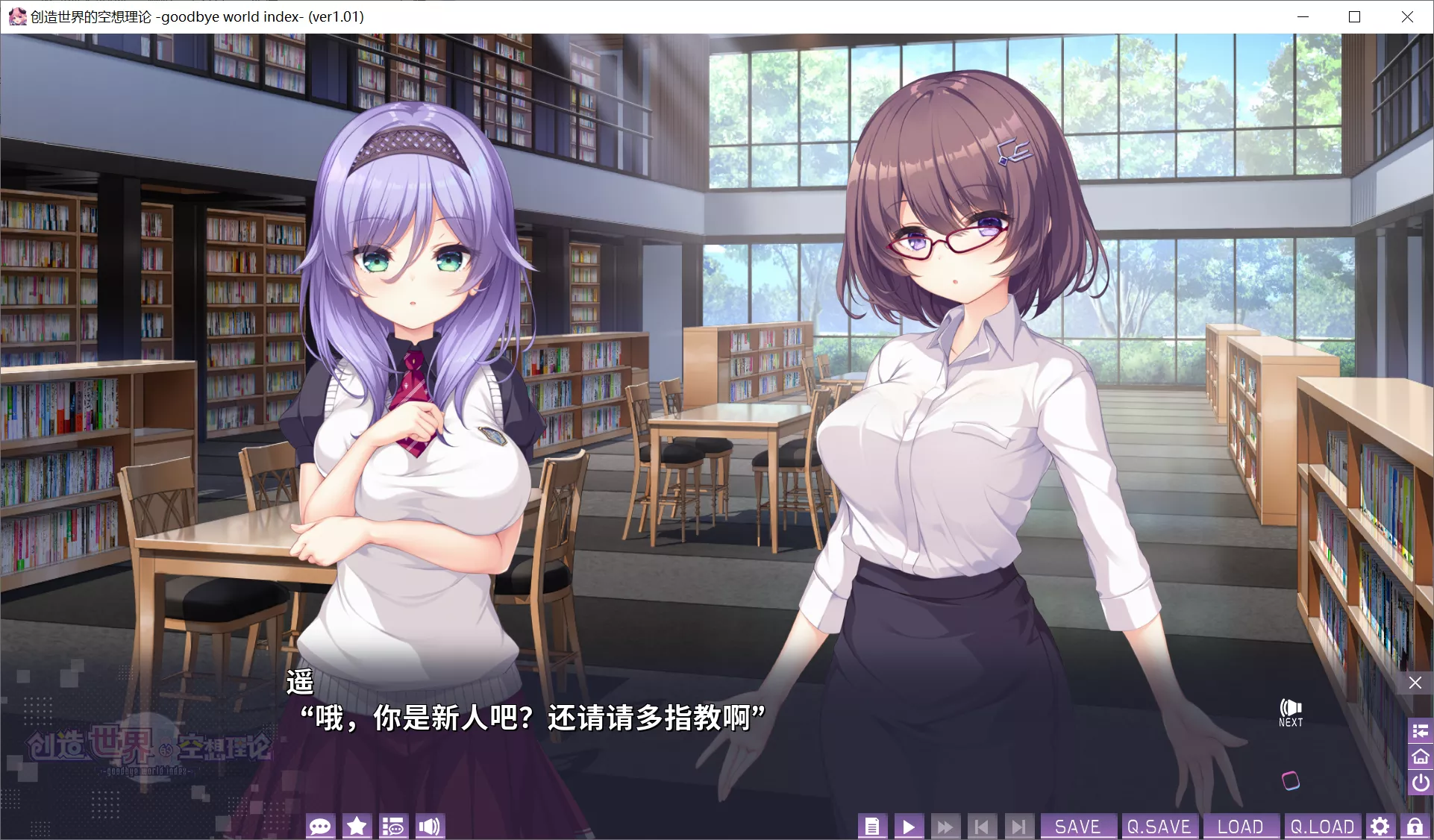Toggle auto-play mode with play icon
Image resolution: width=1434 pixels, height=840 pixels.
point(909,826)
